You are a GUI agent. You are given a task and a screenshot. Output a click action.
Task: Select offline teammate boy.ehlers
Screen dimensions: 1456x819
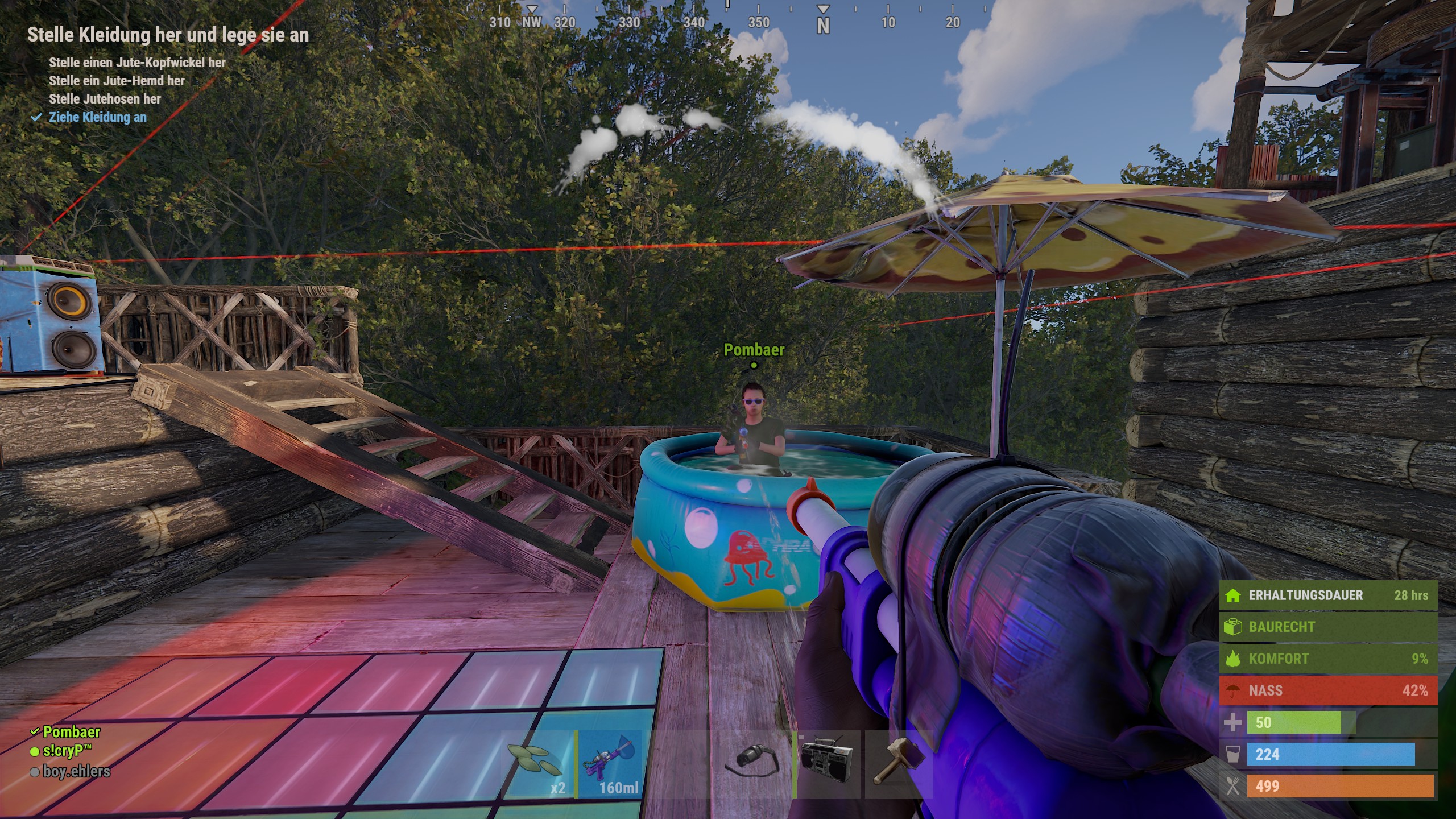pos(76,771)
